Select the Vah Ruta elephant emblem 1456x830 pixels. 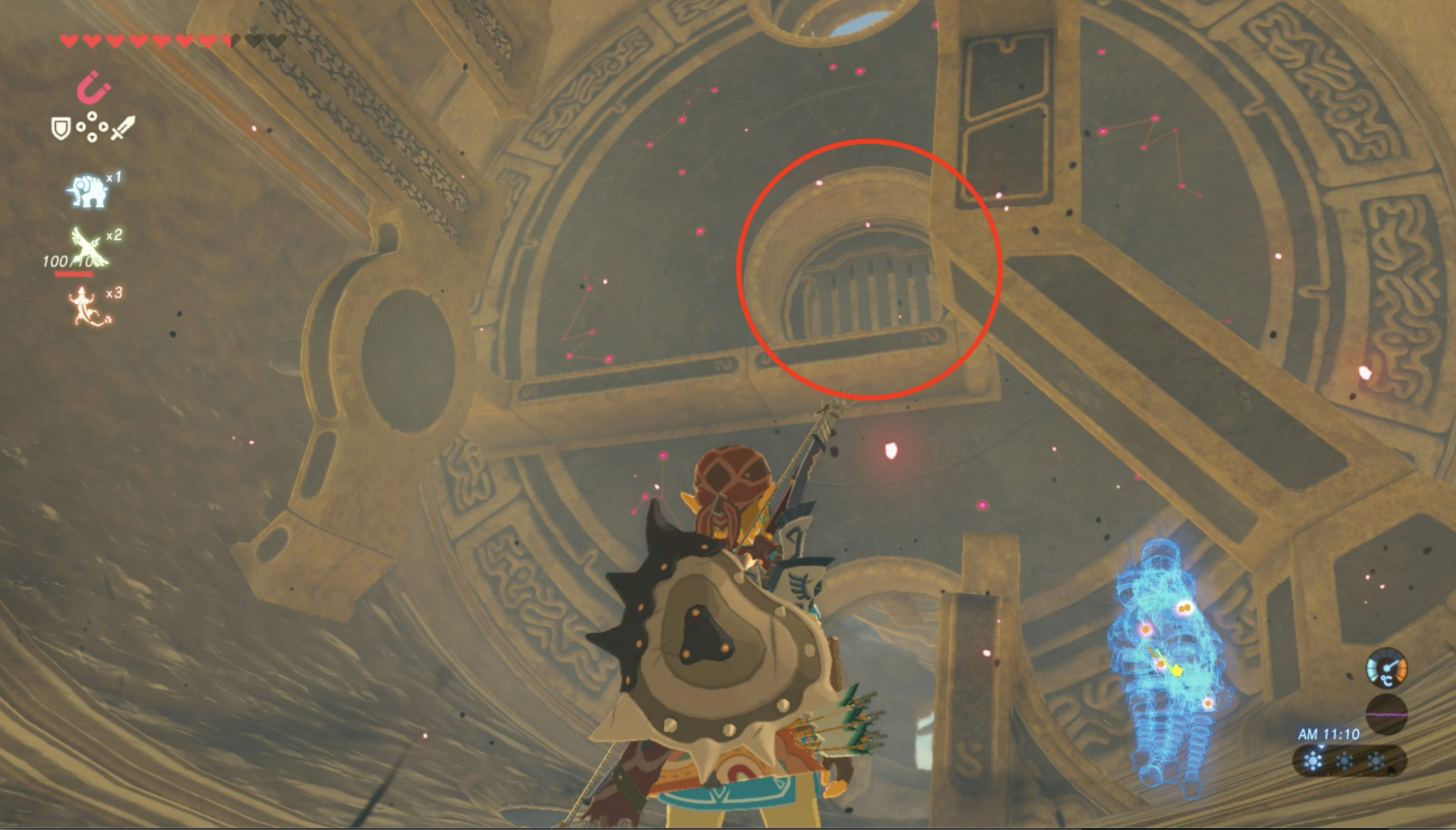pyautogui.click(x=87, y=190)
